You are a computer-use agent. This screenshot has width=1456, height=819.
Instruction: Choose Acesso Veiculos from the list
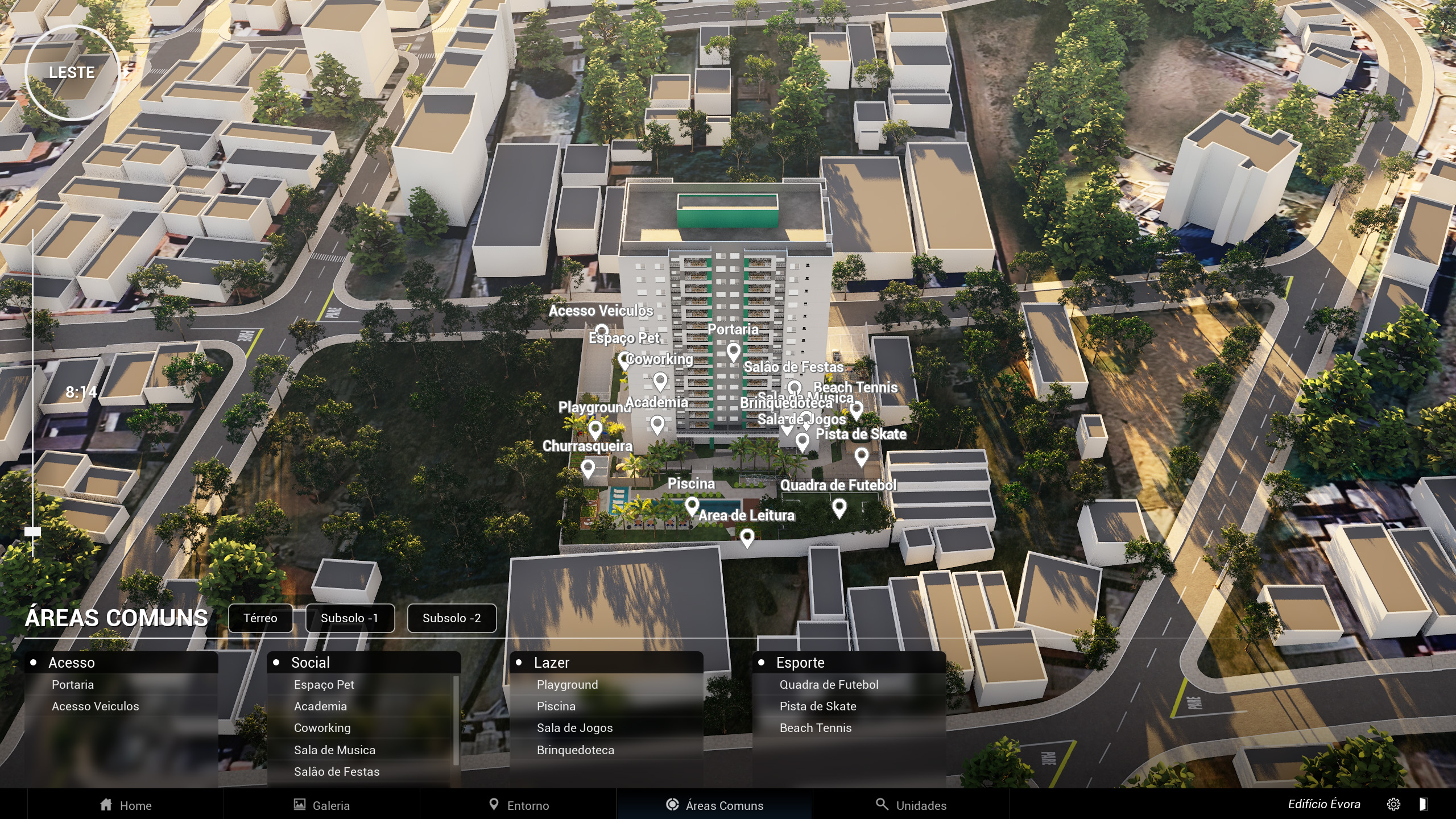click(x=96, y=706)
